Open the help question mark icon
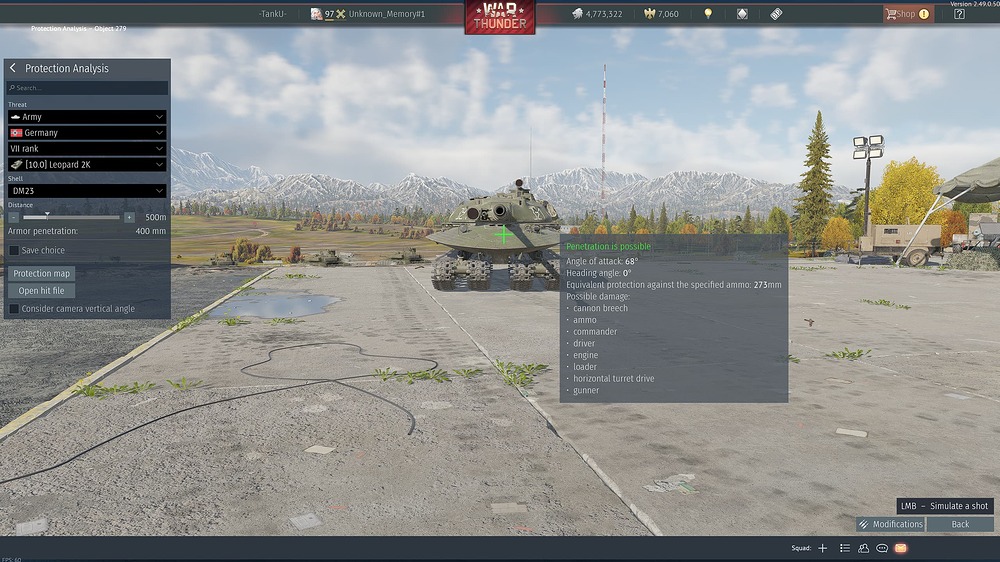 coord(960,14)
